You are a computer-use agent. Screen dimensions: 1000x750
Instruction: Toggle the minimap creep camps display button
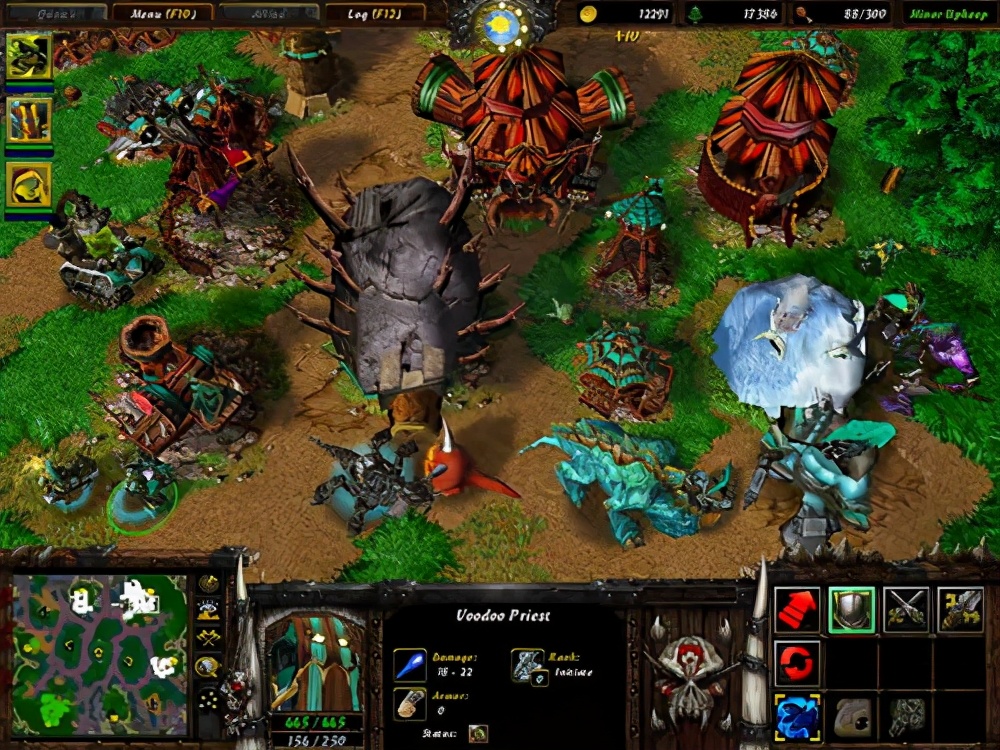[x=209, y=665]
